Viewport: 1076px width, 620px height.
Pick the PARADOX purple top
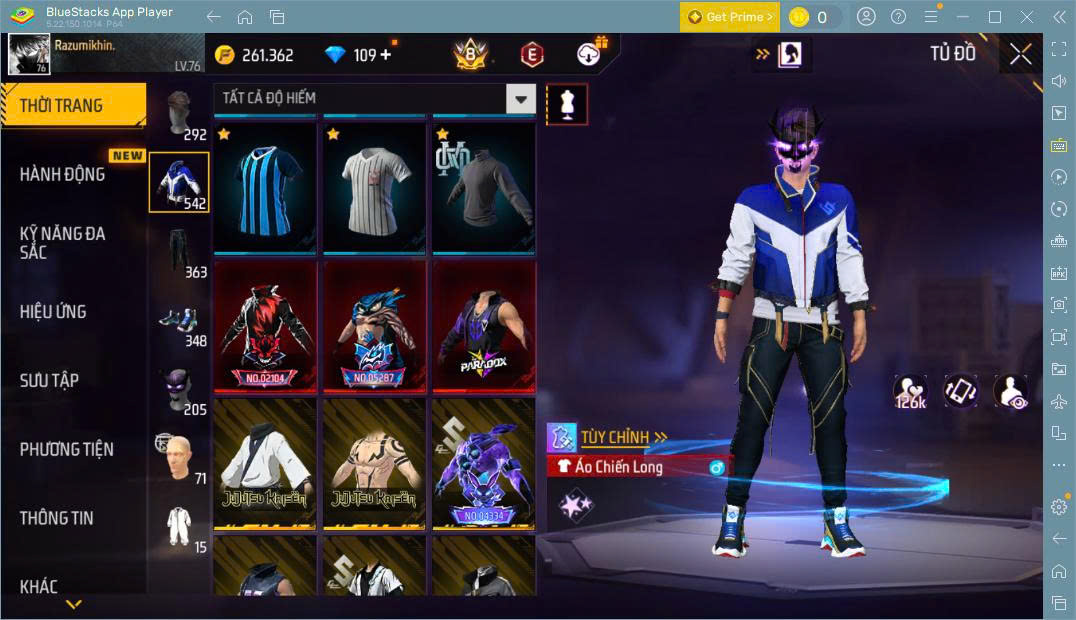[483, 326]
